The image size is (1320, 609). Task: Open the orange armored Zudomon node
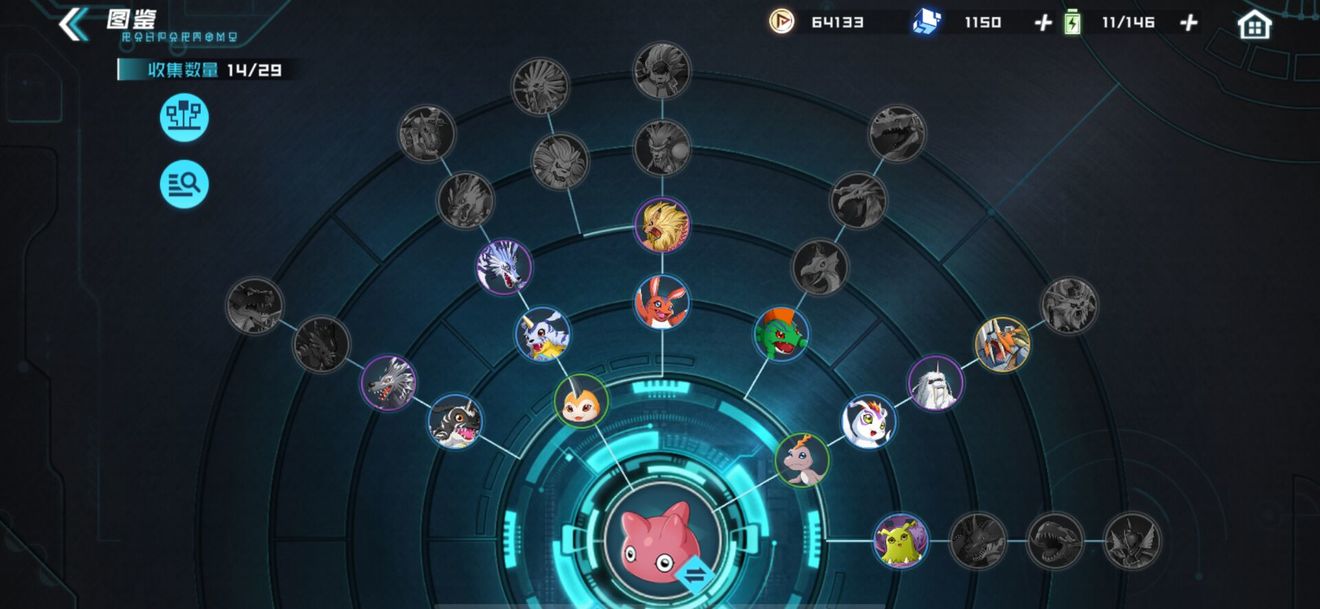(x=1002, y=344)
